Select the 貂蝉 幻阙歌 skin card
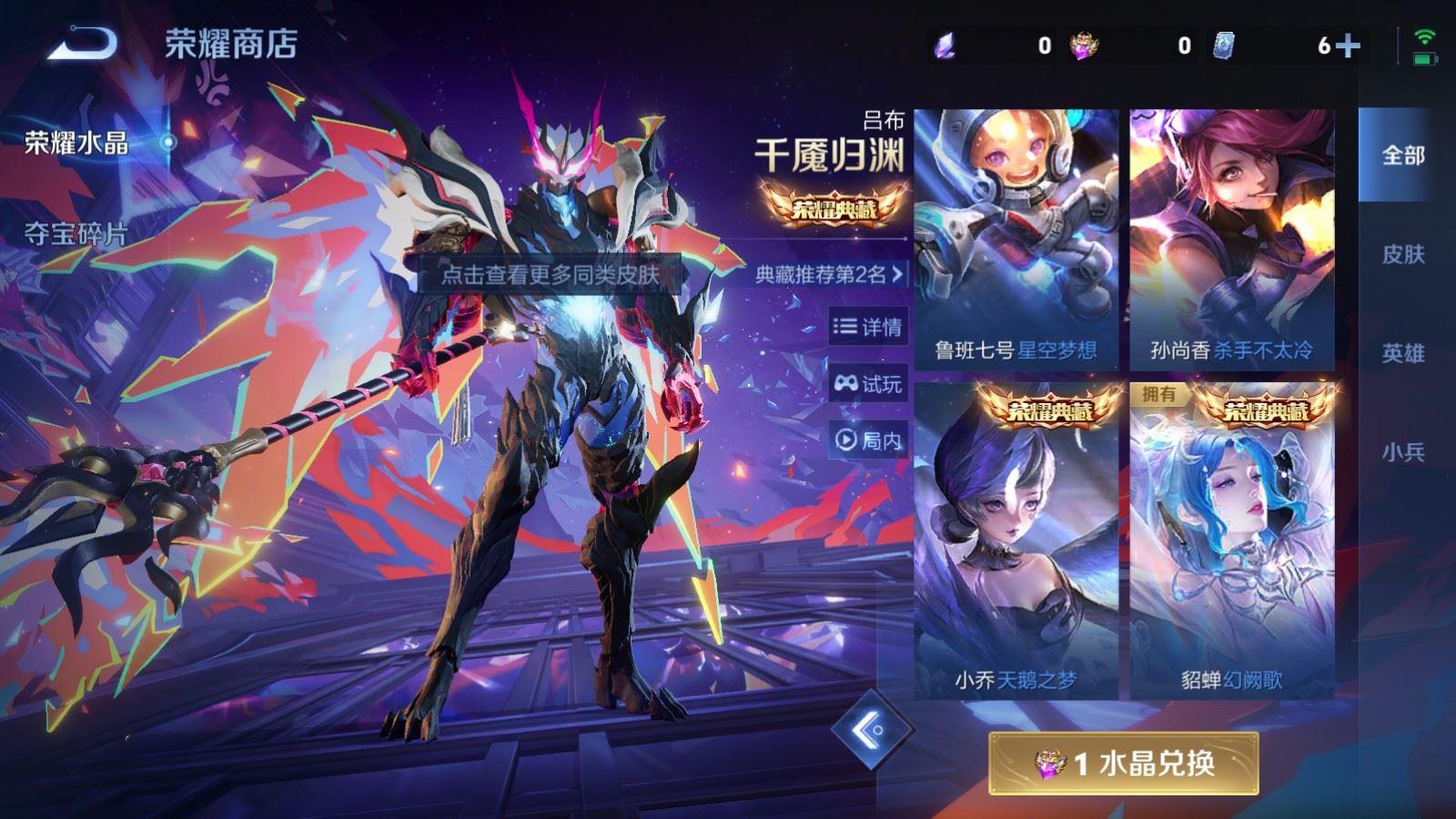 (x=1232, y=541)
